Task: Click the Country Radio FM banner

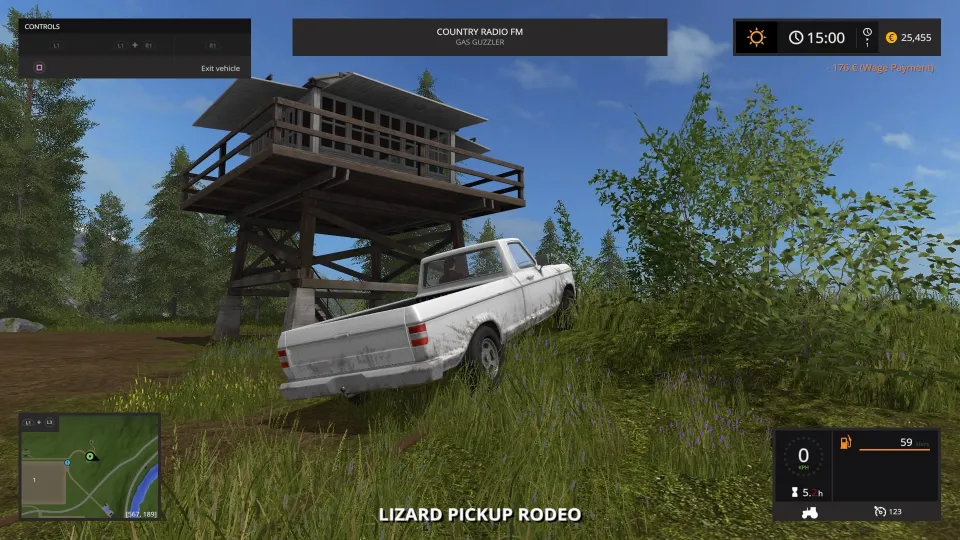Action: pyautogui.click(x=479, y=37)
